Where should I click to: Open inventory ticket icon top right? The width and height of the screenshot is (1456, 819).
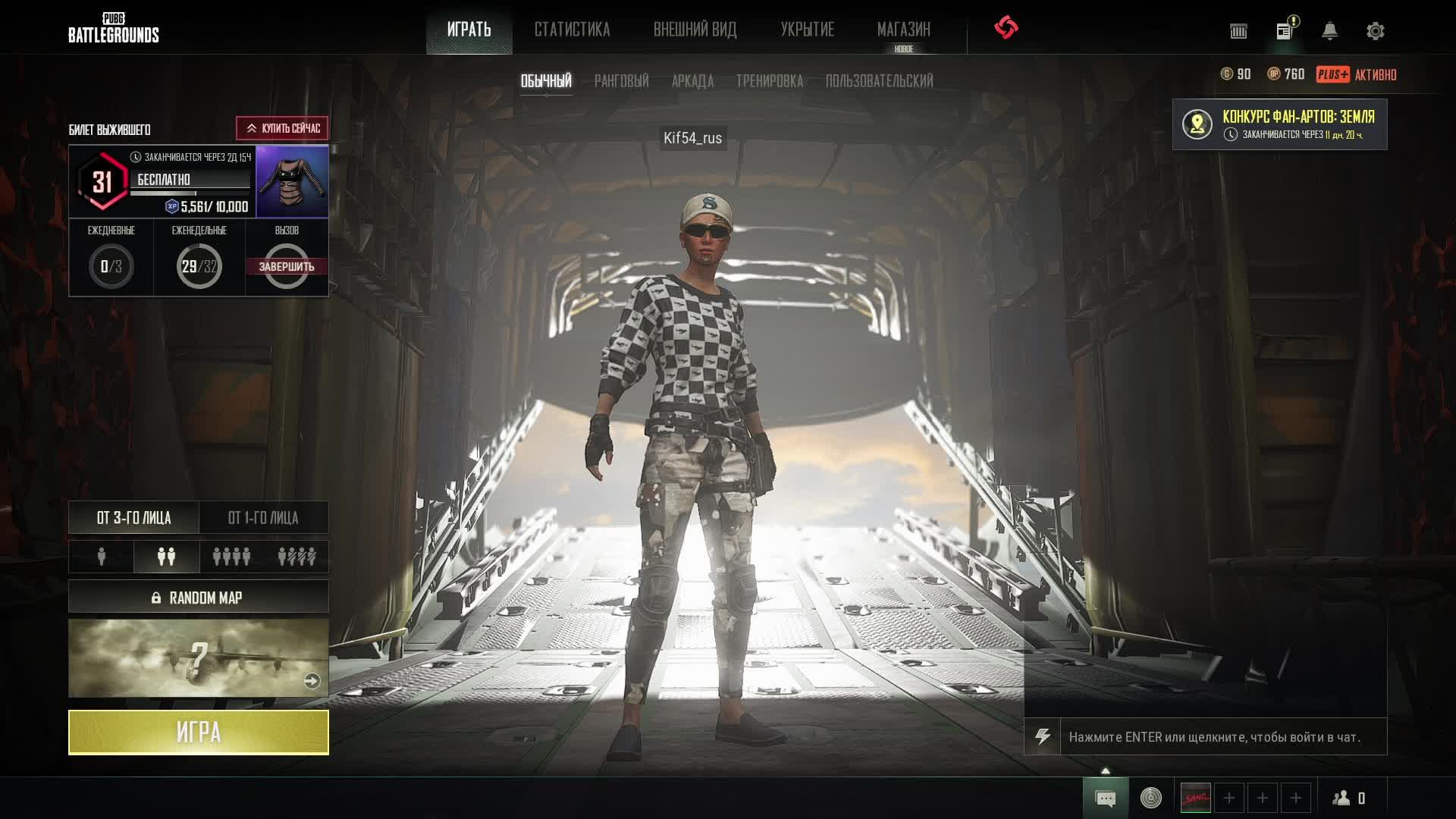coord(1238,31)
